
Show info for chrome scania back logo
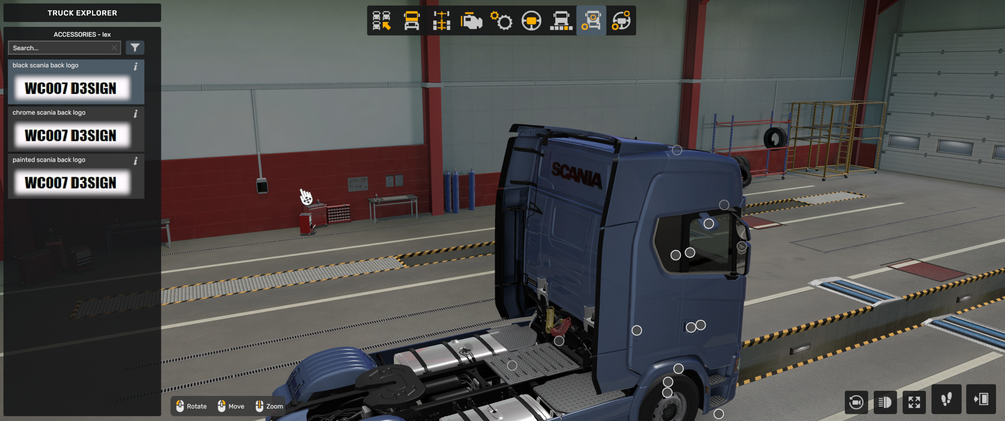tap(136, 113)
